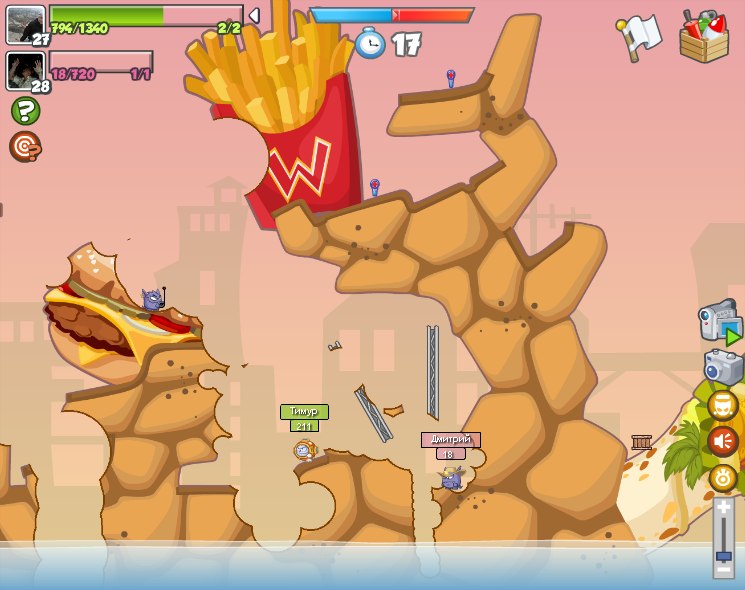
Task: Toggle the sound speaker button
Action: 723,441
